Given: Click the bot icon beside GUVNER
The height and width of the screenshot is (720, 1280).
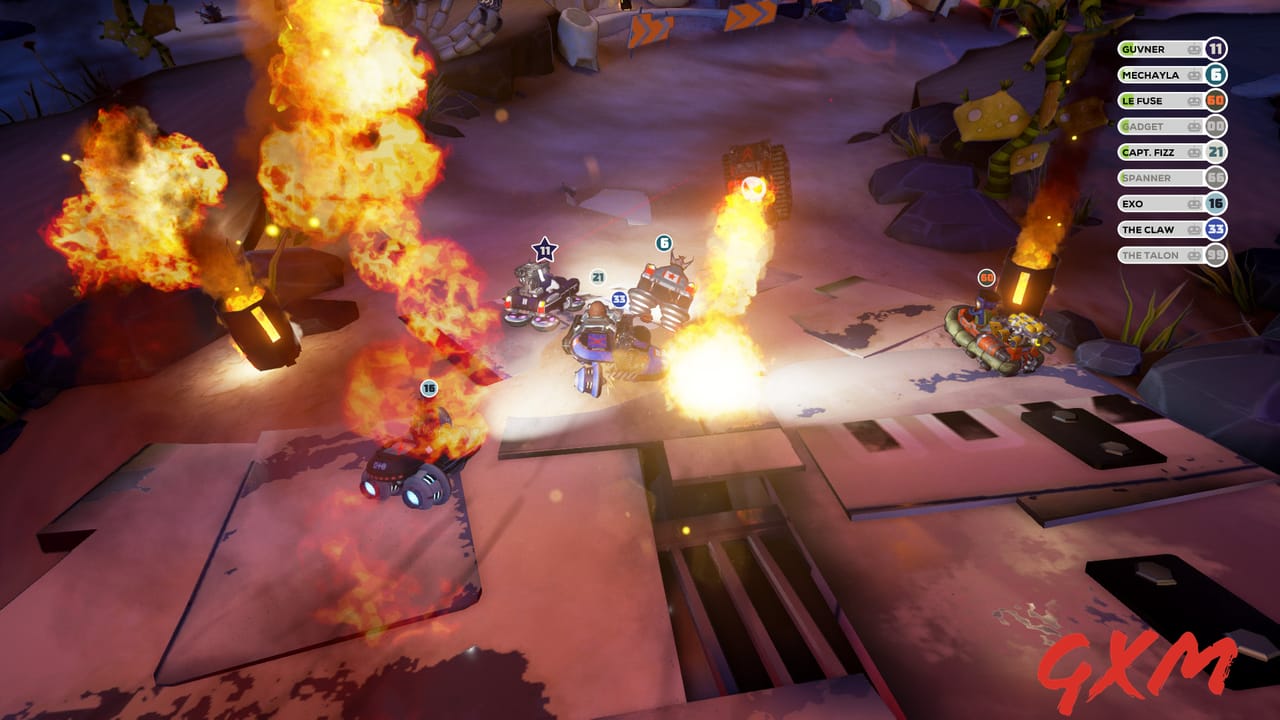Looking at the screenshot, I should (x=1193, y=49).
